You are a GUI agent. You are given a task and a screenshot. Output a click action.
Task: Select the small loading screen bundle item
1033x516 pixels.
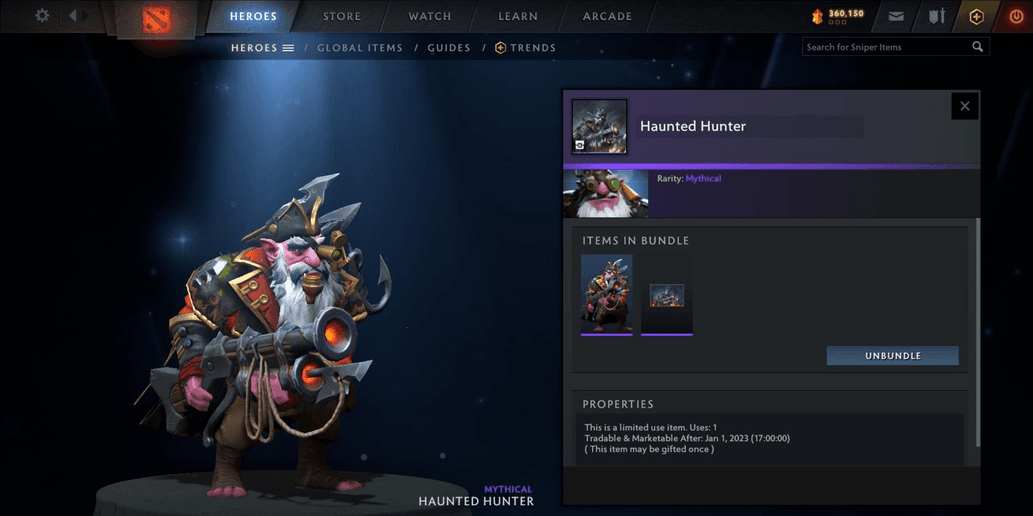(667, 295)
